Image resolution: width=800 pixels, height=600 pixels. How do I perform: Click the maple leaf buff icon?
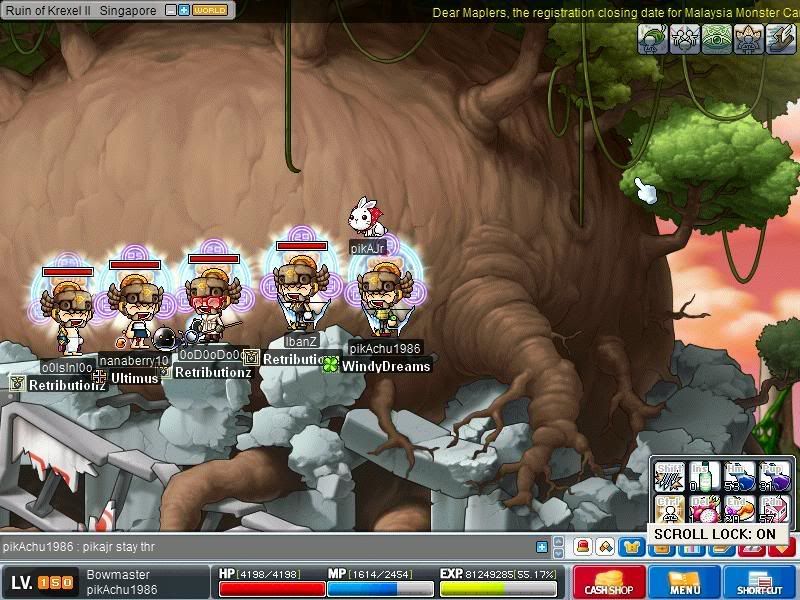750,39
